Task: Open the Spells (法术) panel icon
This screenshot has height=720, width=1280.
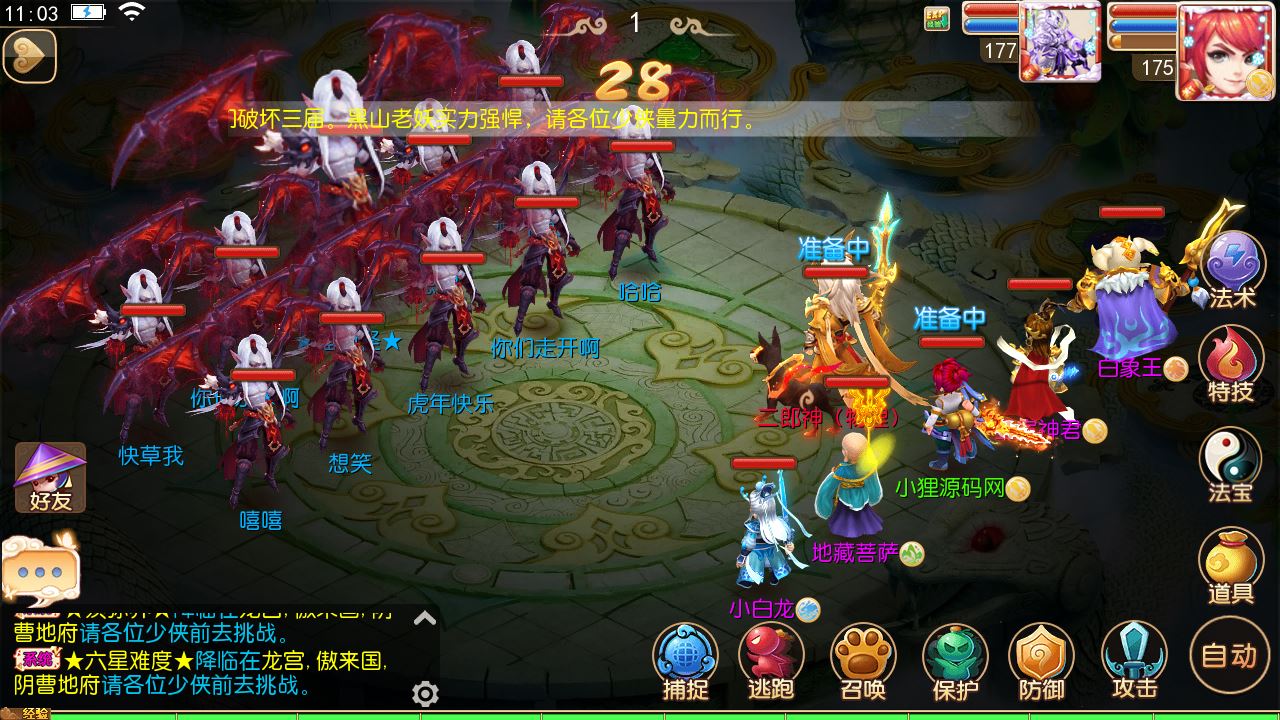Action: coord(1232,266)
